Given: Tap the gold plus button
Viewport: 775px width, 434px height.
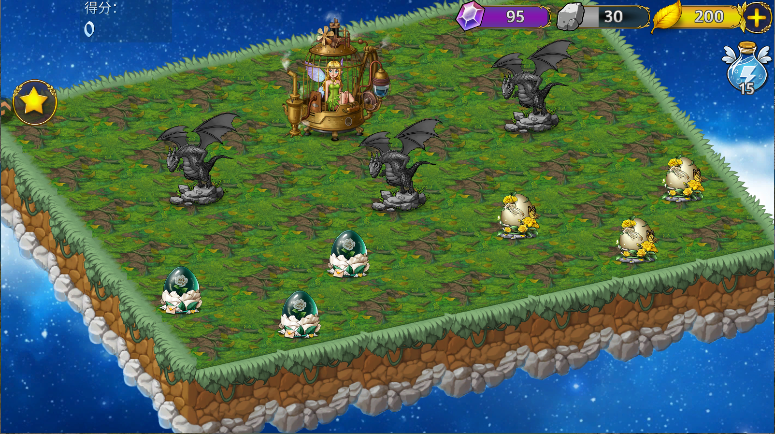Looking at the screenshot, I should point(757,17).
